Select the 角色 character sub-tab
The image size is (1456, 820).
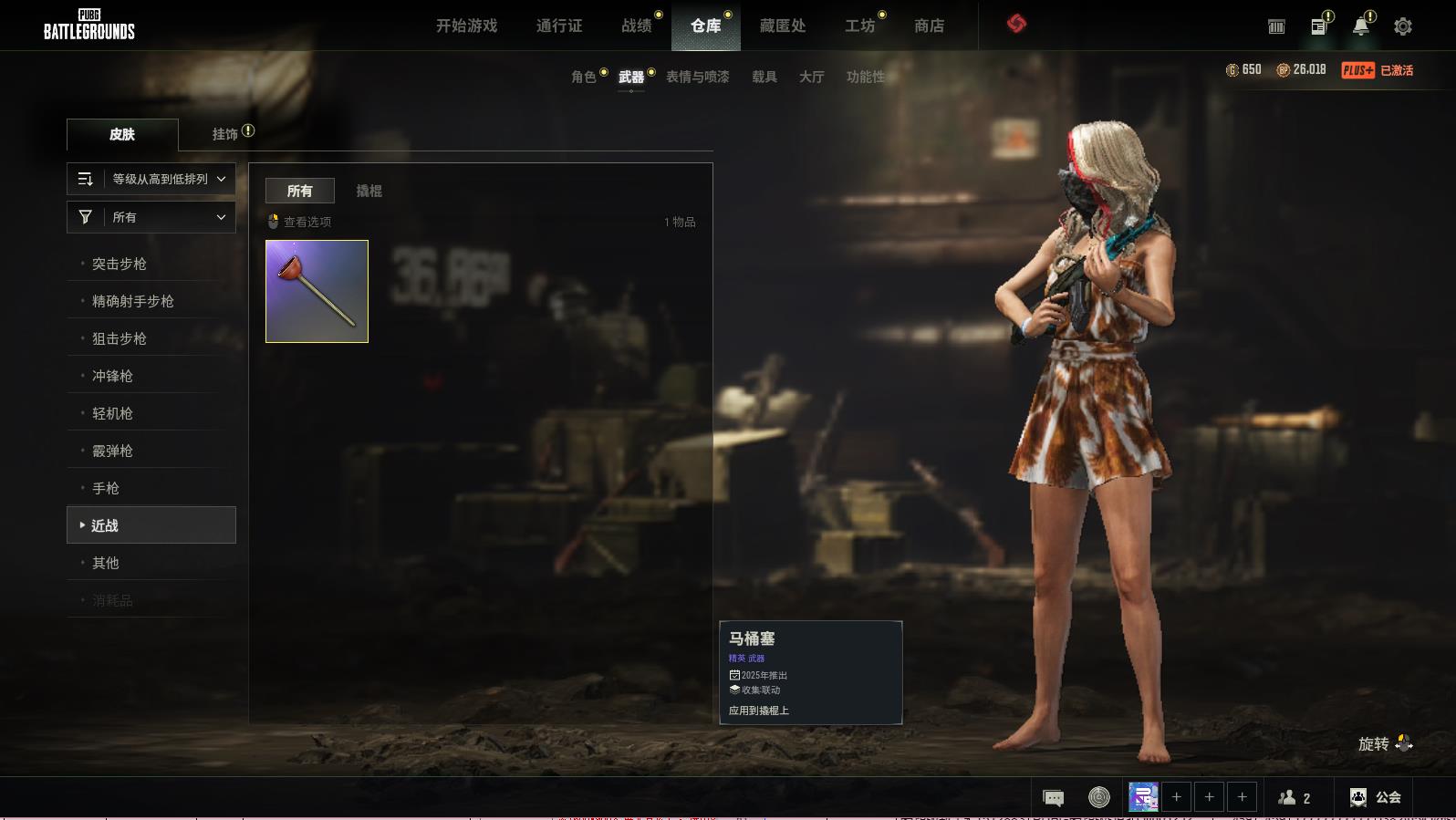coord(584,77)
